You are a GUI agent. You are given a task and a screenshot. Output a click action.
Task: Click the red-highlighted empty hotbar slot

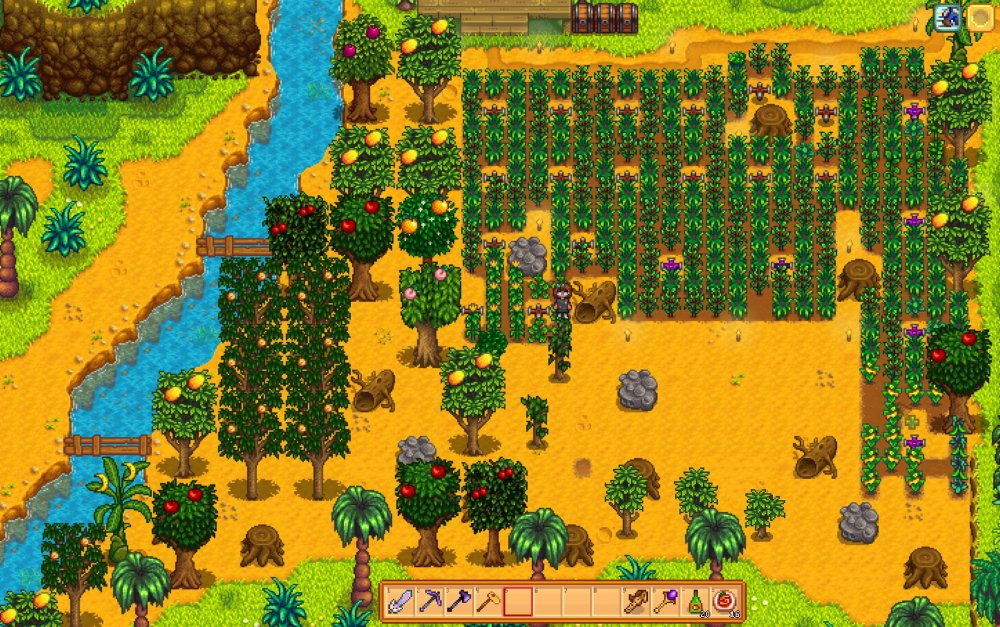tap(518, 601)
